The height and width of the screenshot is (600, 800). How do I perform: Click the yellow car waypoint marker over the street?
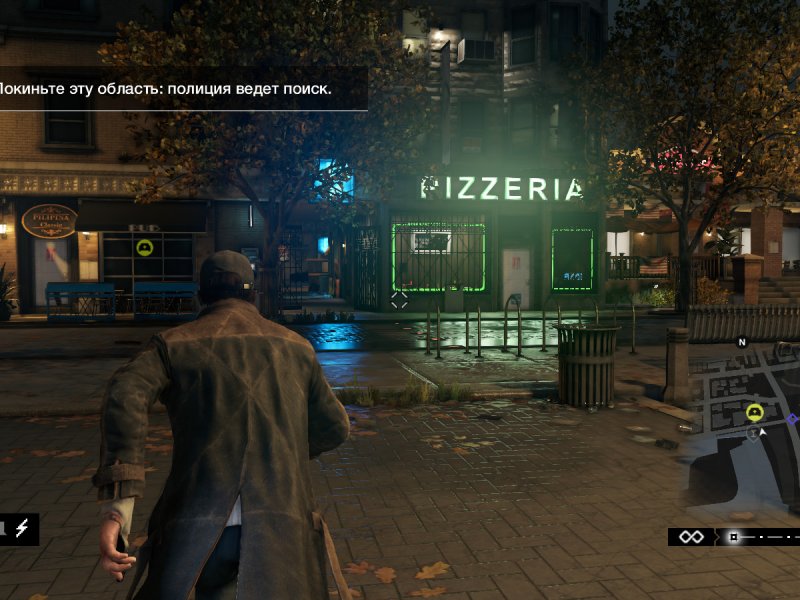pyautogui.click(x=144, y=246)
